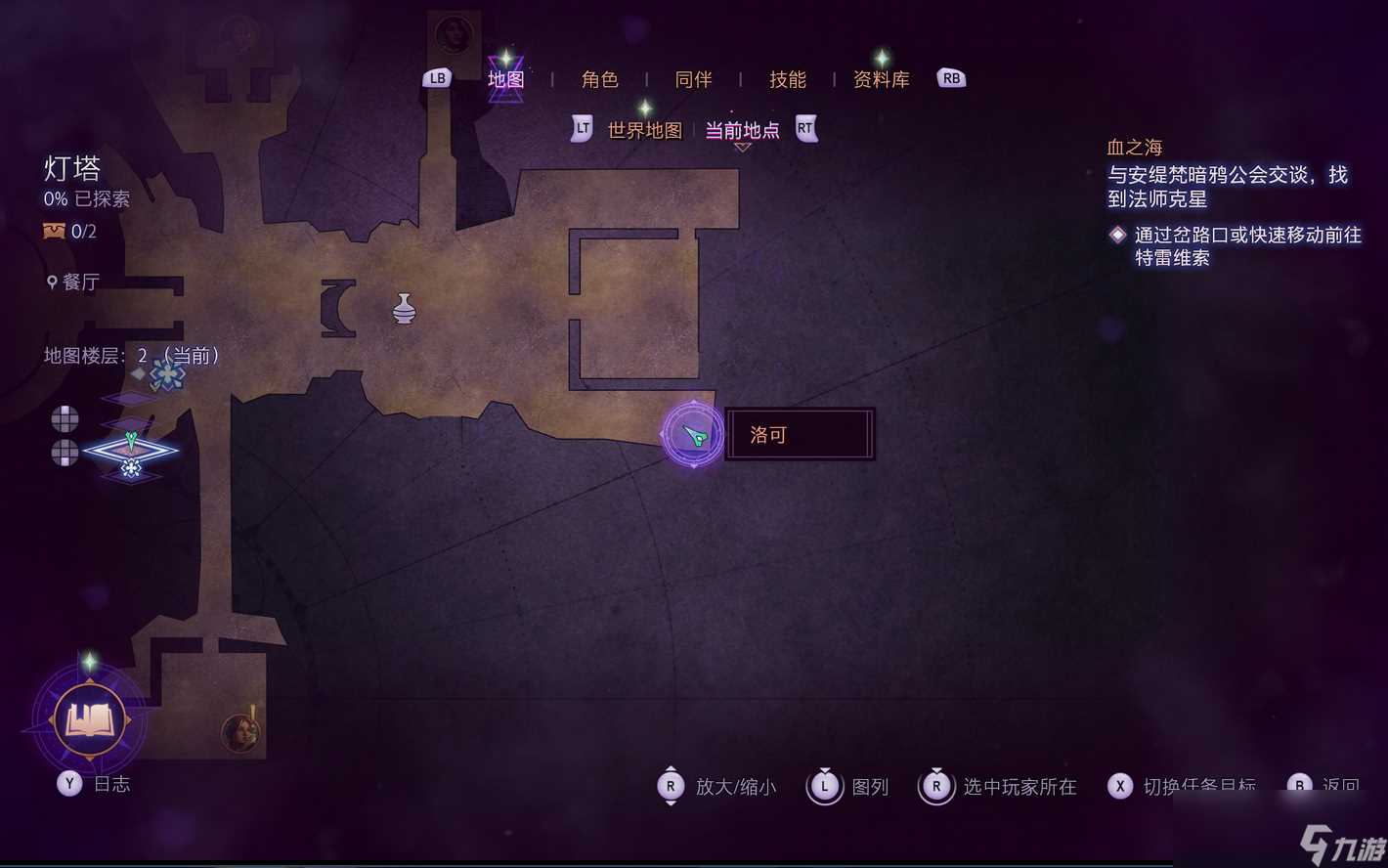
Task: Select the 地图 tab
Action: 505,79
